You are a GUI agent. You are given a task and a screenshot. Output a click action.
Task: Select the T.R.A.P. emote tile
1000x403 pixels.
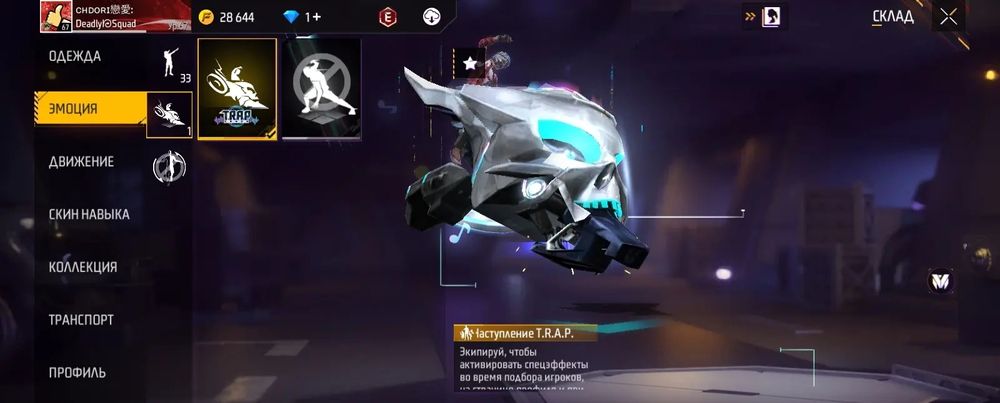pos(237,89)
